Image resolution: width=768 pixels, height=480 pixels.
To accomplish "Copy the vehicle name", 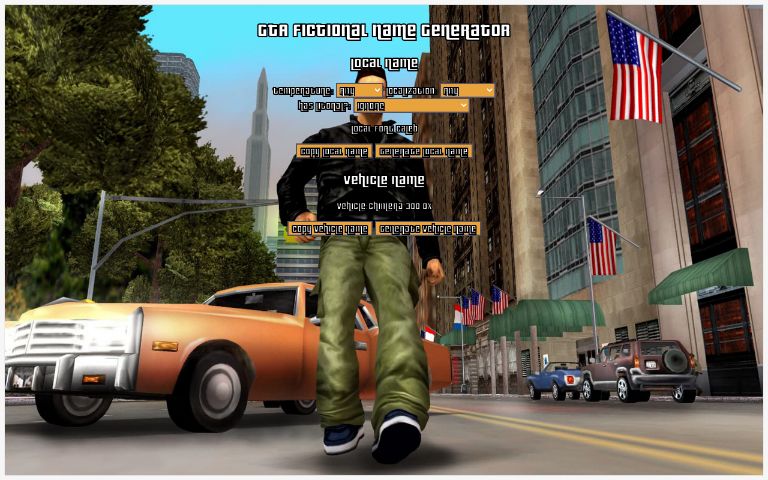I will [x=329, y=229].
